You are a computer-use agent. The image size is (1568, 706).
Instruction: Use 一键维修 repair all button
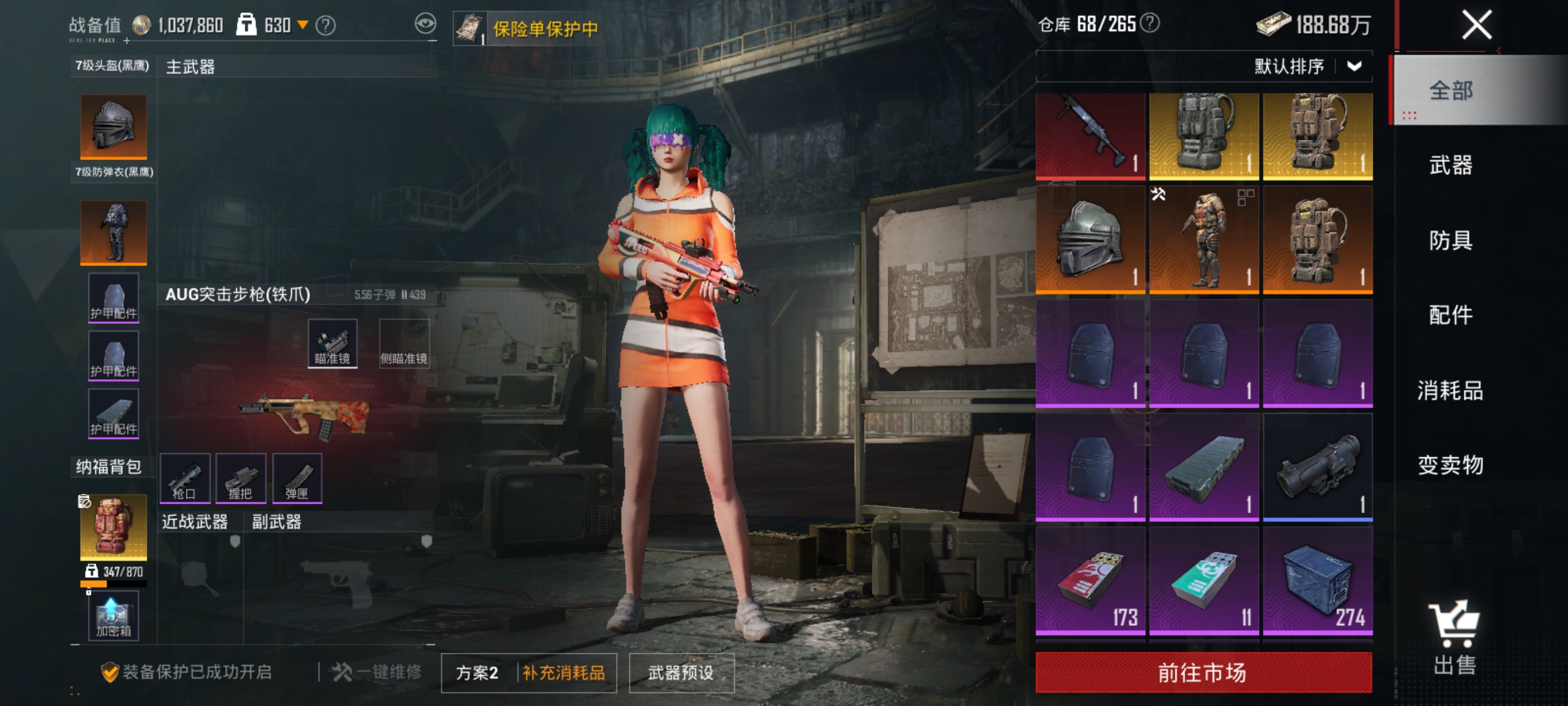377,672
